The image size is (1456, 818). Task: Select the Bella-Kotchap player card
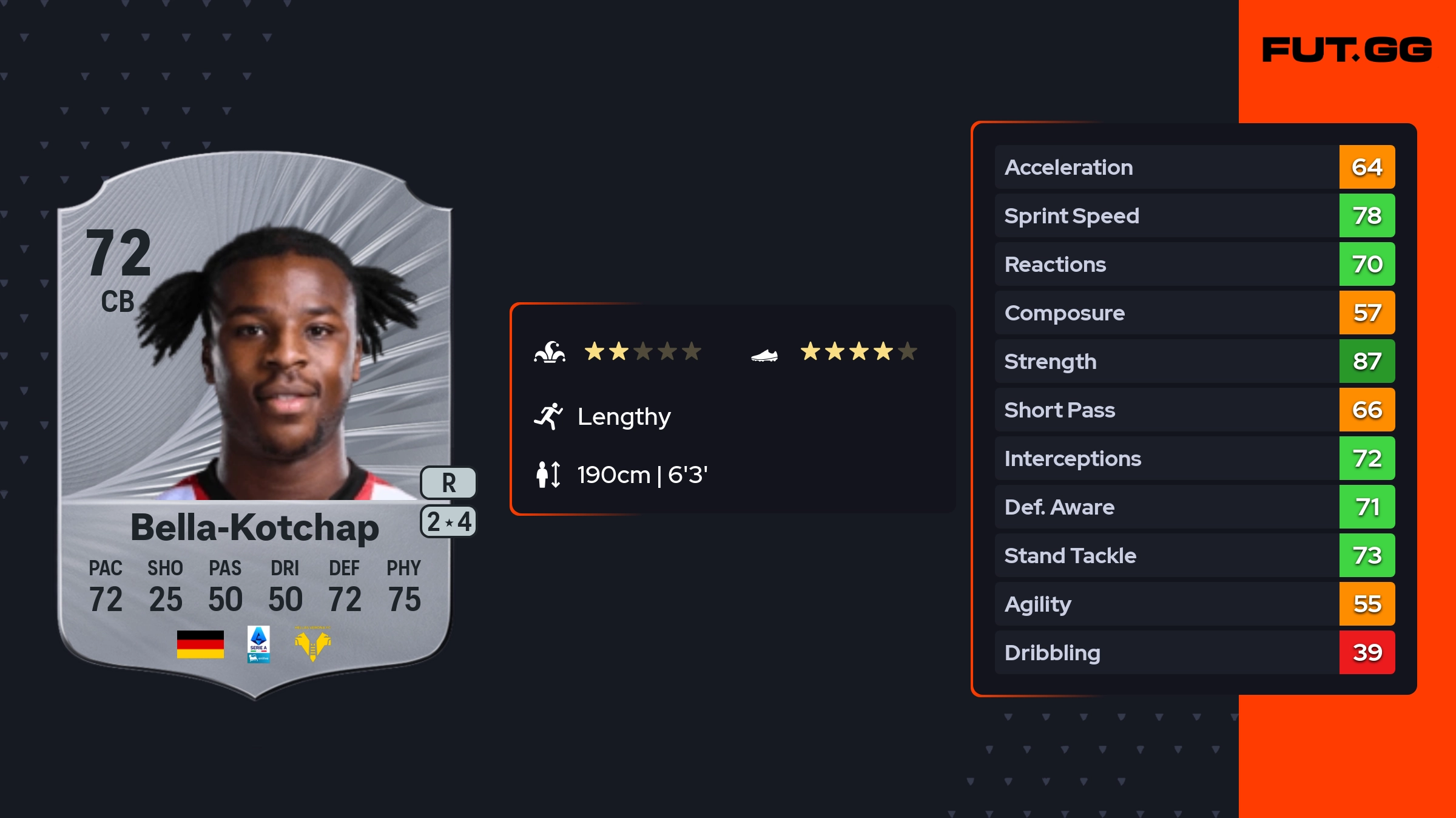pyautogui.click(x=255, y=425)
